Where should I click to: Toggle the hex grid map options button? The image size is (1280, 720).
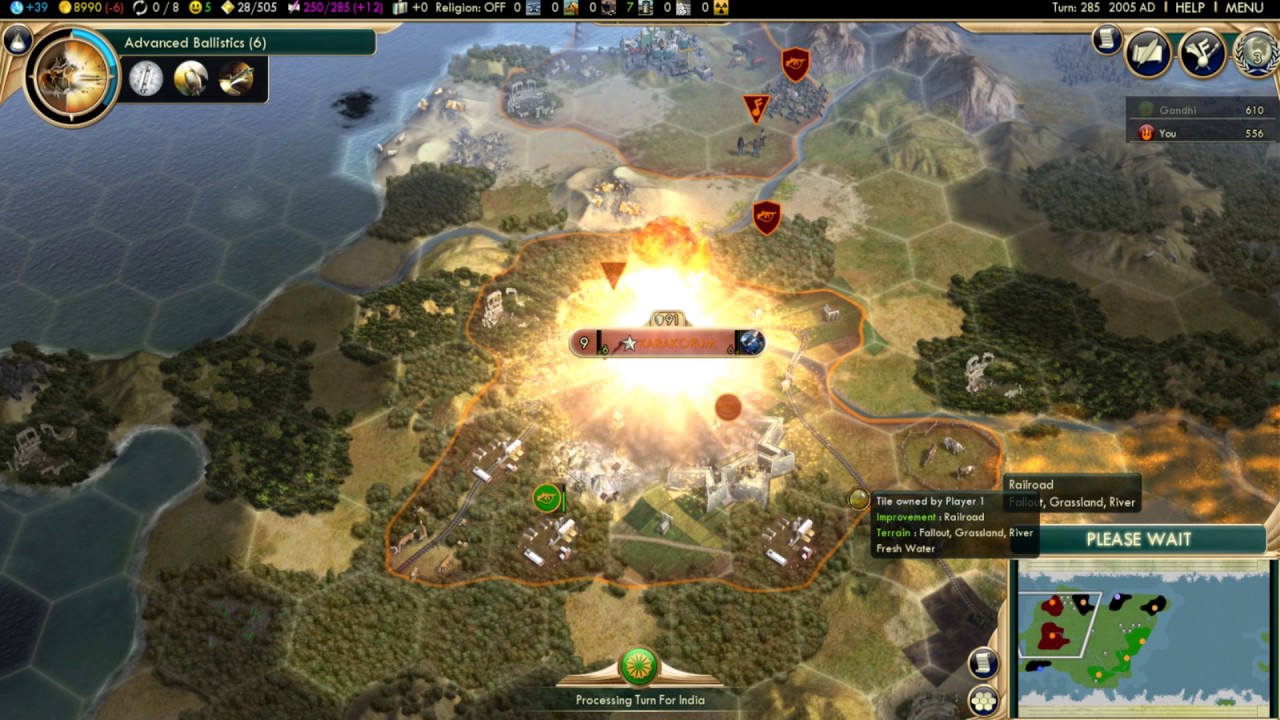[984, 699]
